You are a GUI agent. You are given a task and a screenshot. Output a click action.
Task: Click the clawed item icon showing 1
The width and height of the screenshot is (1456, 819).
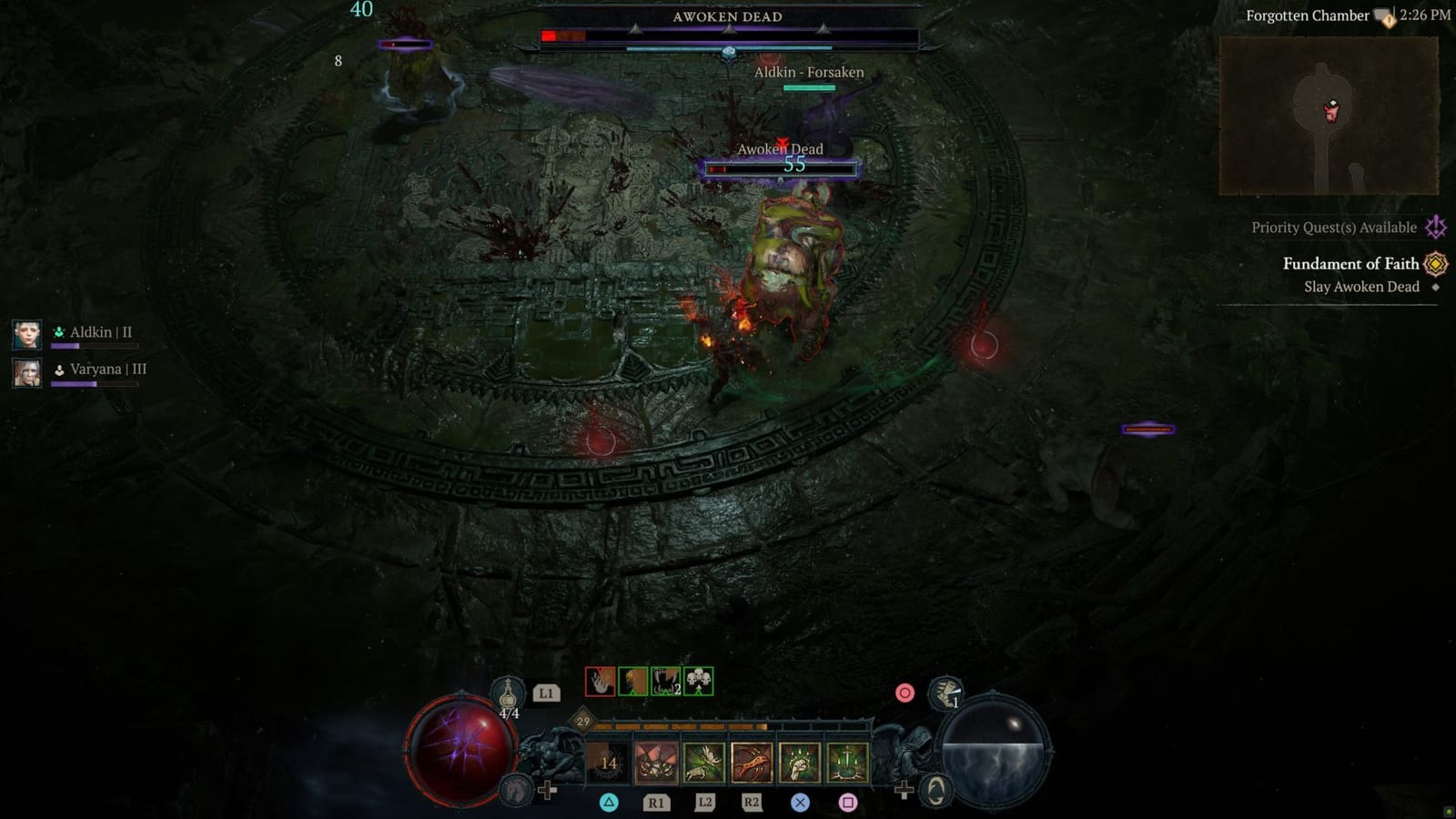tap(946, 694)
